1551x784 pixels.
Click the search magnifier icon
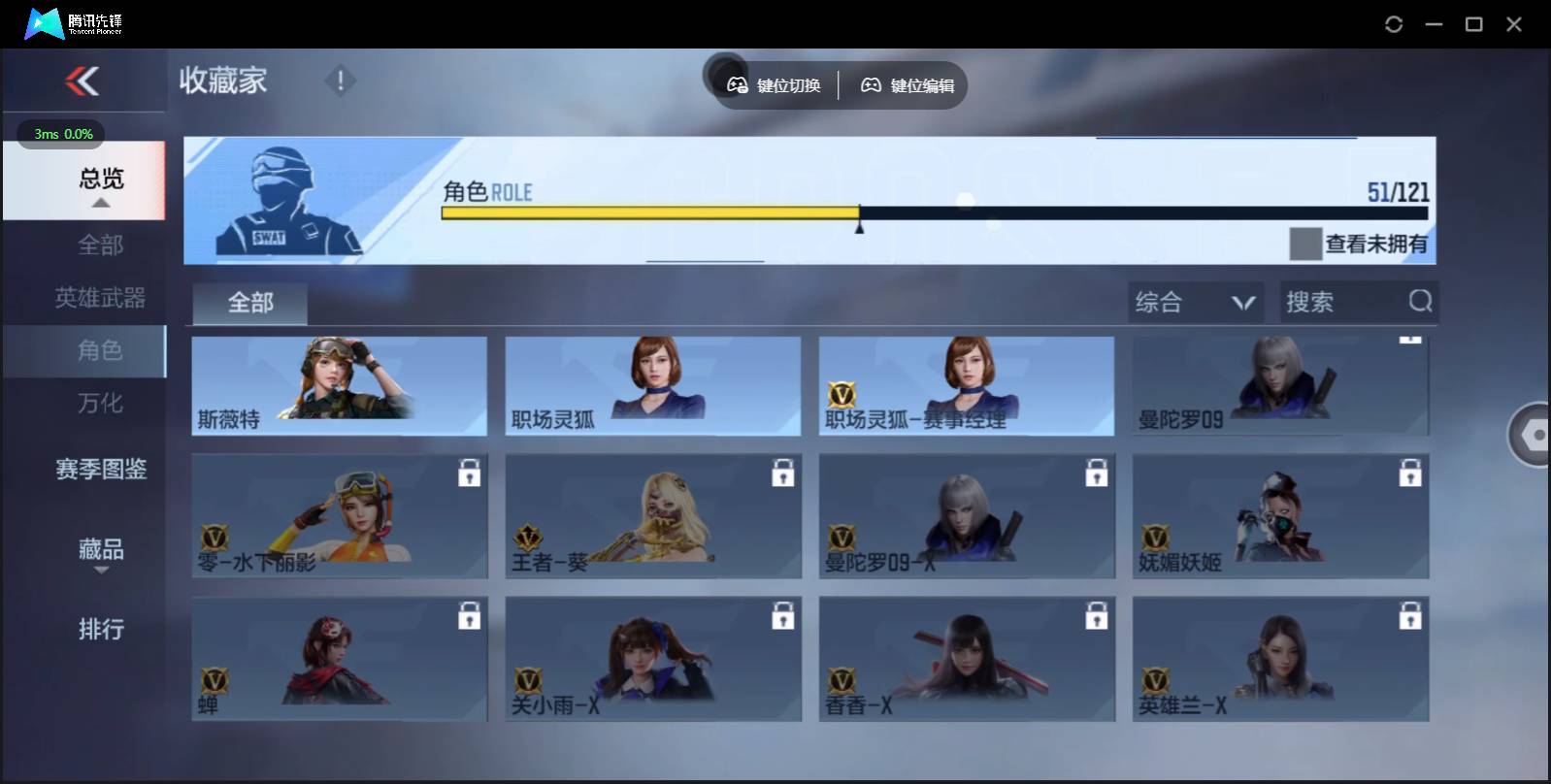(1420, 302)
